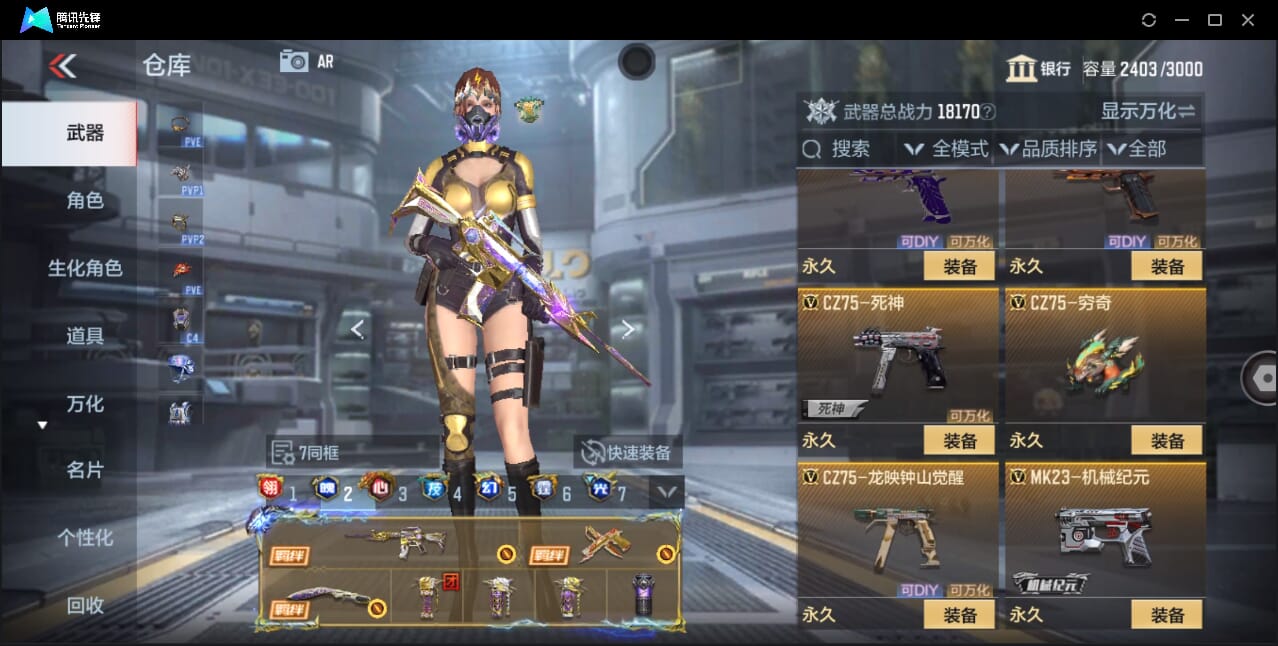The image size is (1278, 646).
Task: Open the 全模式 mode filter dropdown
Action: pos(947,149)
